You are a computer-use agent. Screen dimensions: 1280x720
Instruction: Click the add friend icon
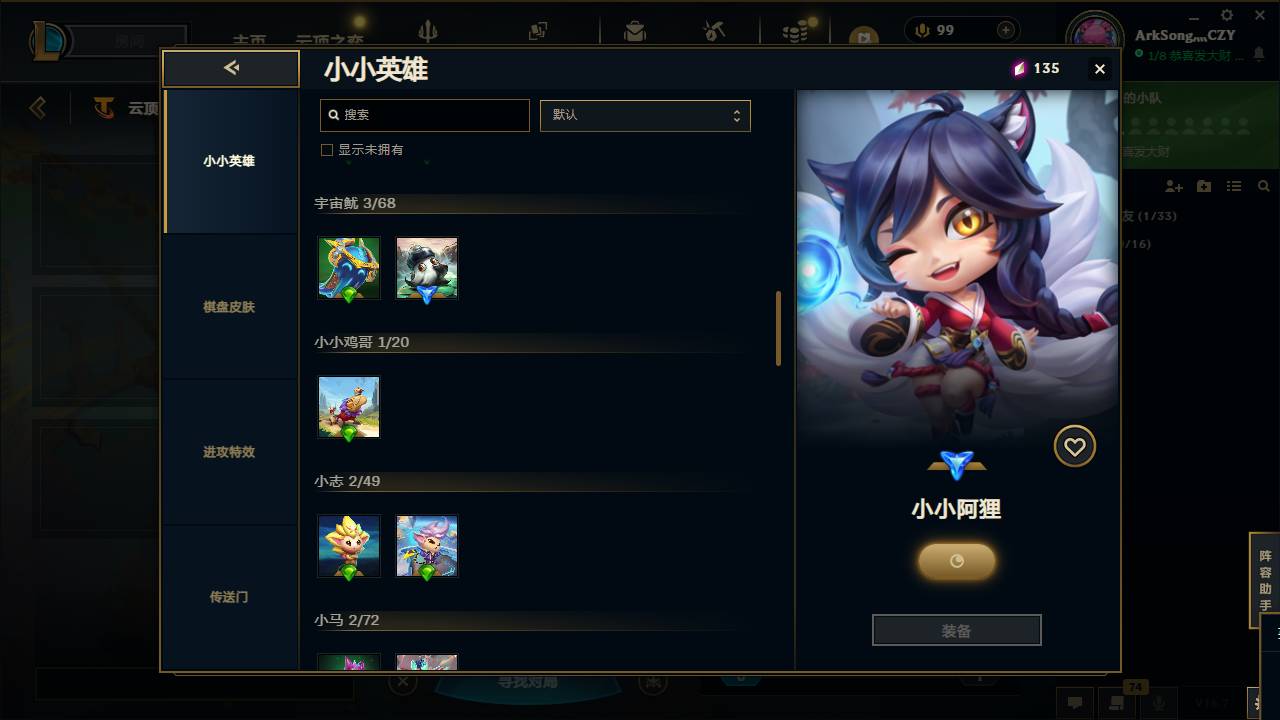(1173, 186)
